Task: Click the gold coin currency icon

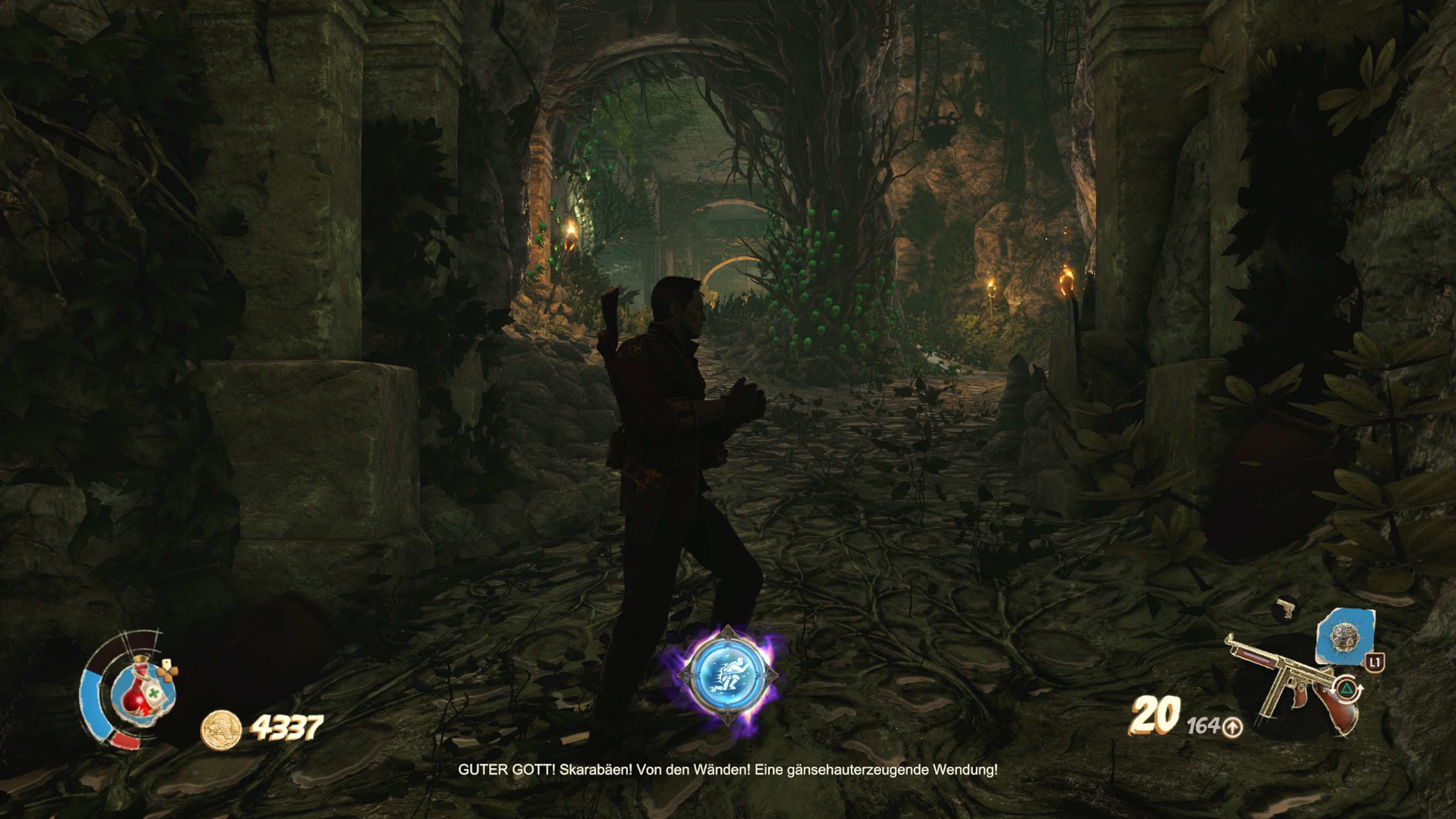Action: tap(221, 730)
